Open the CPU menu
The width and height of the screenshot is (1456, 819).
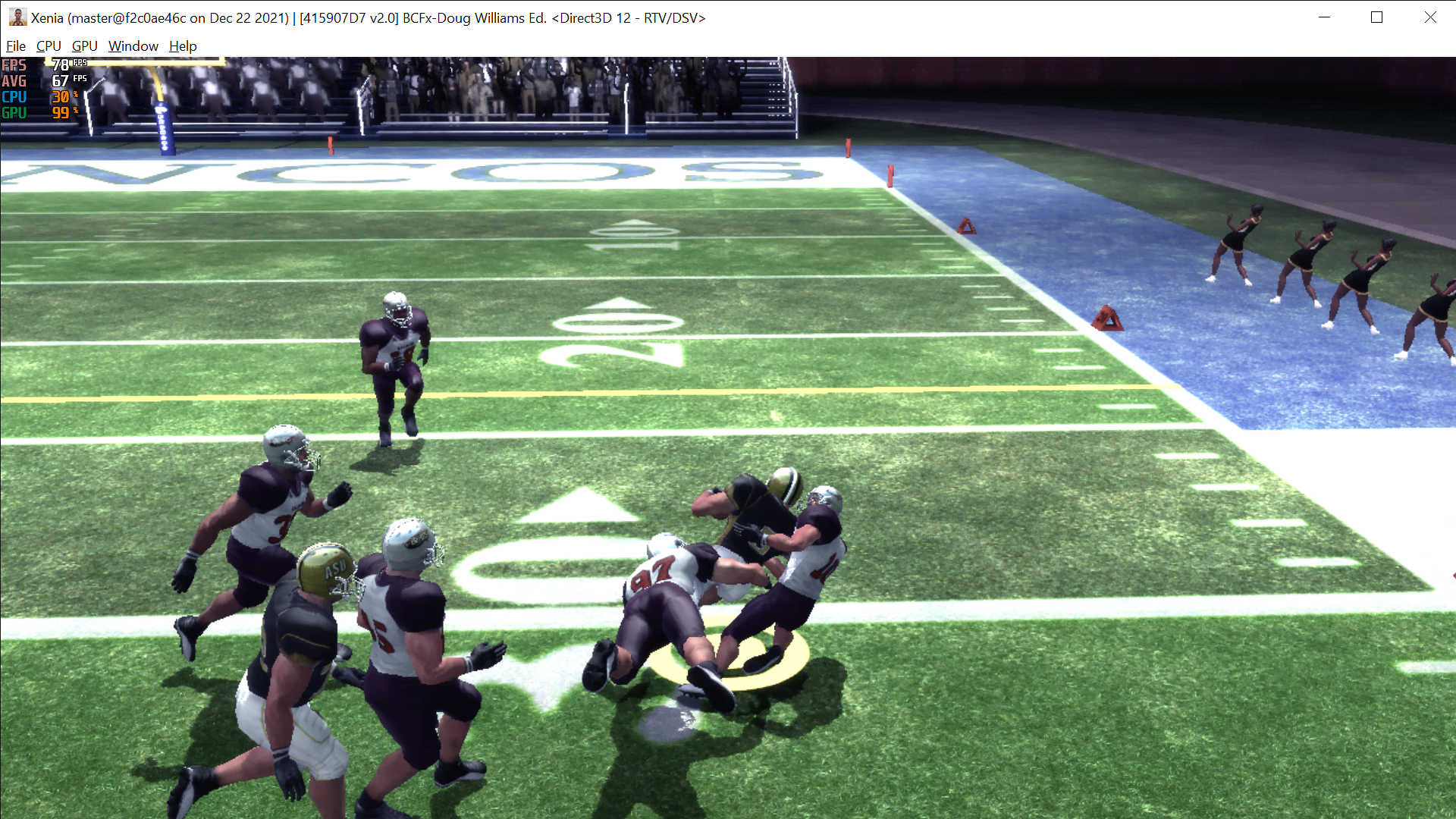48,45
